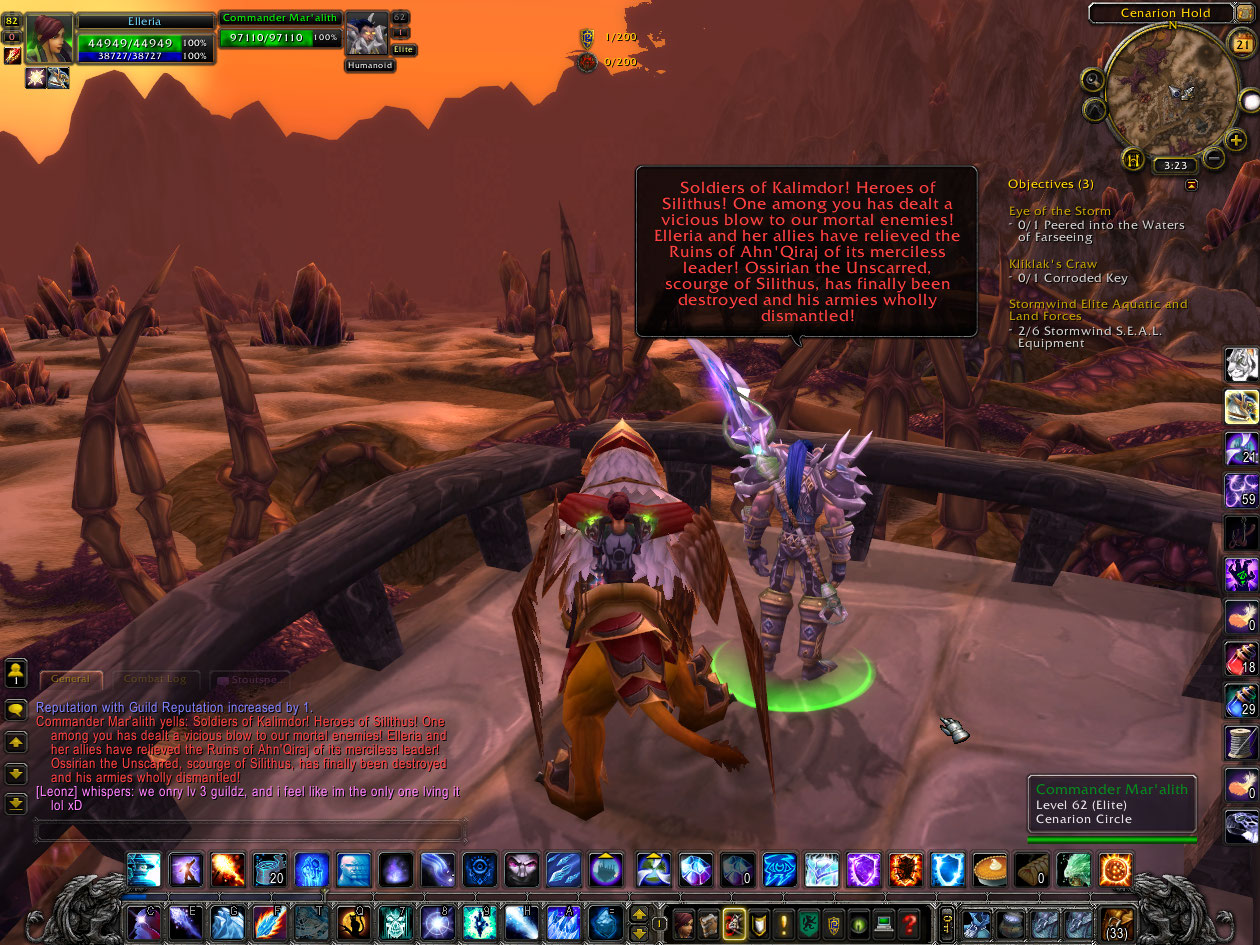Collapse the Objectives tracker arrow
This screenshot has width=1260, height=945.
click(1191, 185)
